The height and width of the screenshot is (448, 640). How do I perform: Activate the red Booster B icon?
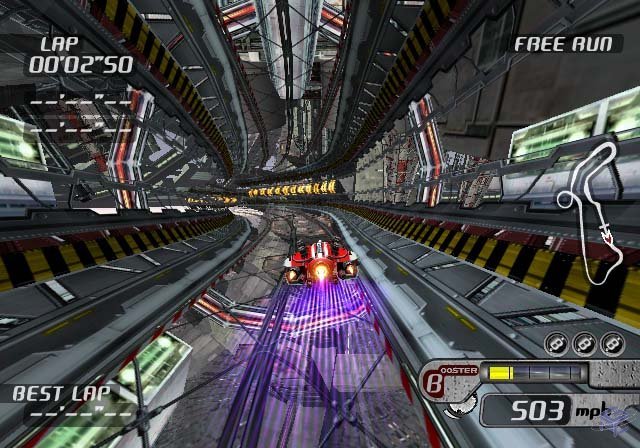pyautogui.click(x=436, y=380)
